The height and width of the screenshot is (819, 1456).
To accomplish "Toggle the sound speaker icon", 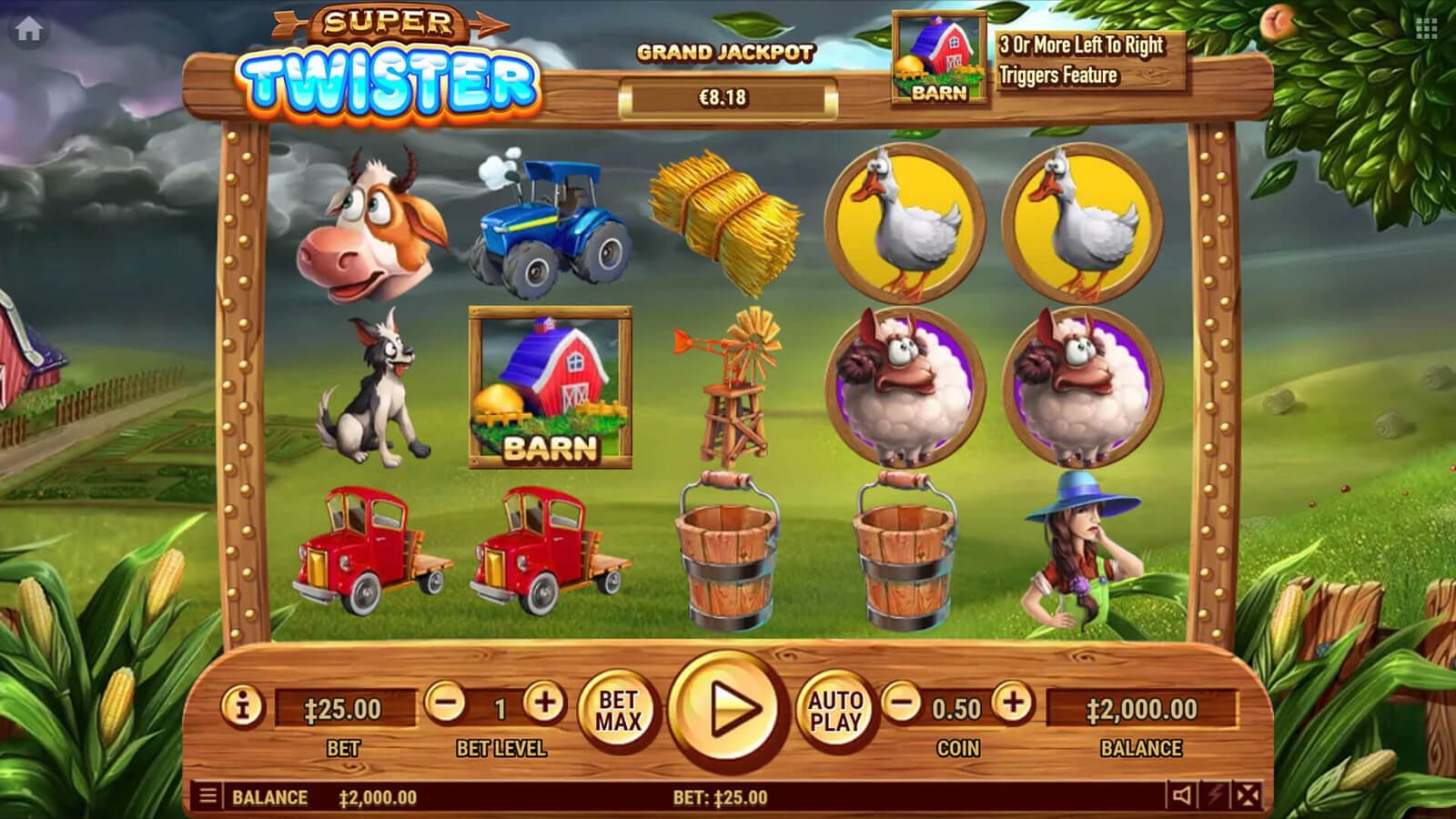I will (1181, 796).
